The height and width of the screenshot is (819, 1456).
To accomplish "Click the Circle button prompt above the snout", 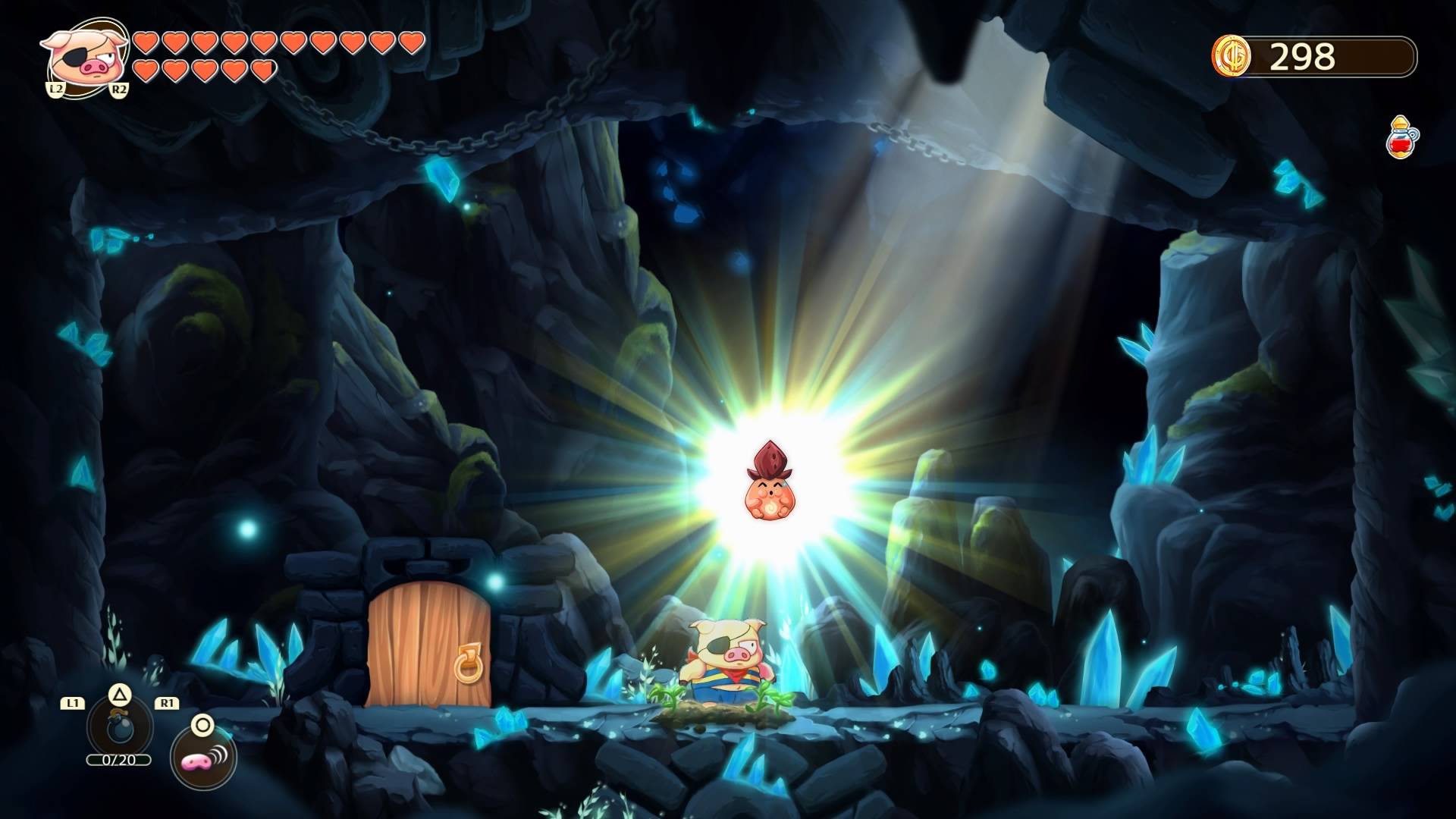I will click(201, 726).
